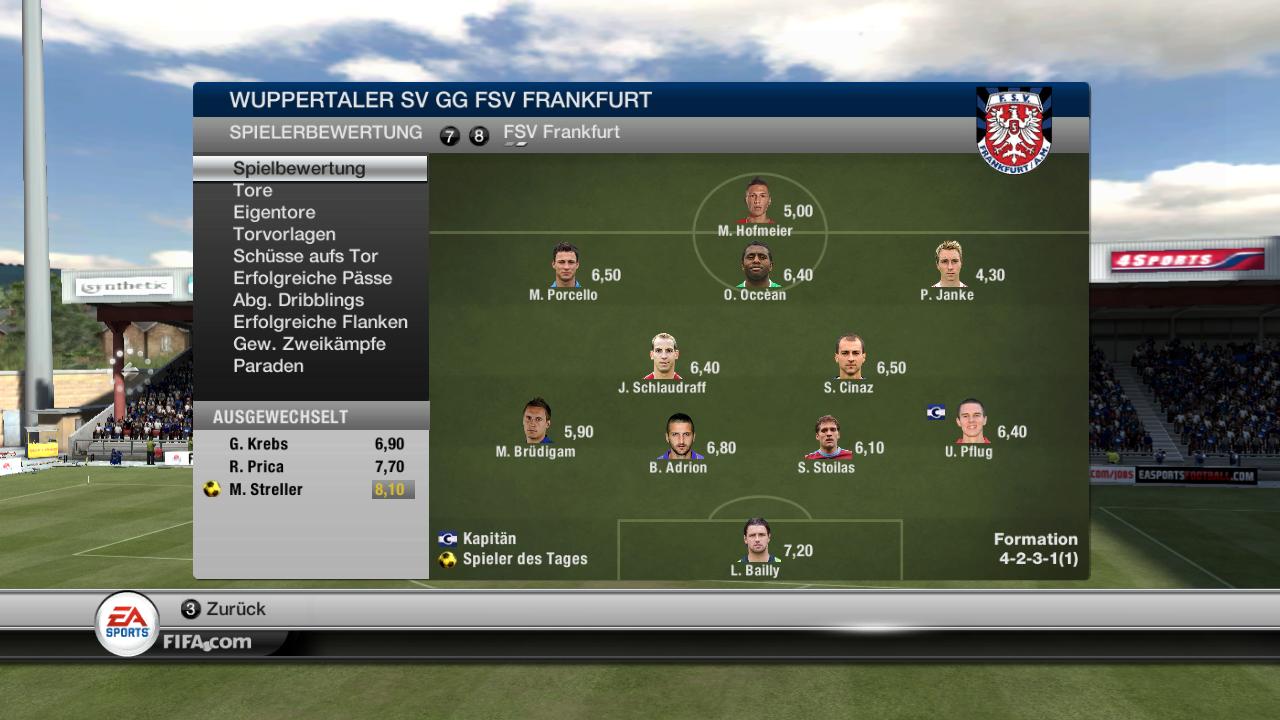Pick O. Occean on the pitch
Image resolution: width=1280 pixels, height=720 pixels.
(x=757, y=266)
